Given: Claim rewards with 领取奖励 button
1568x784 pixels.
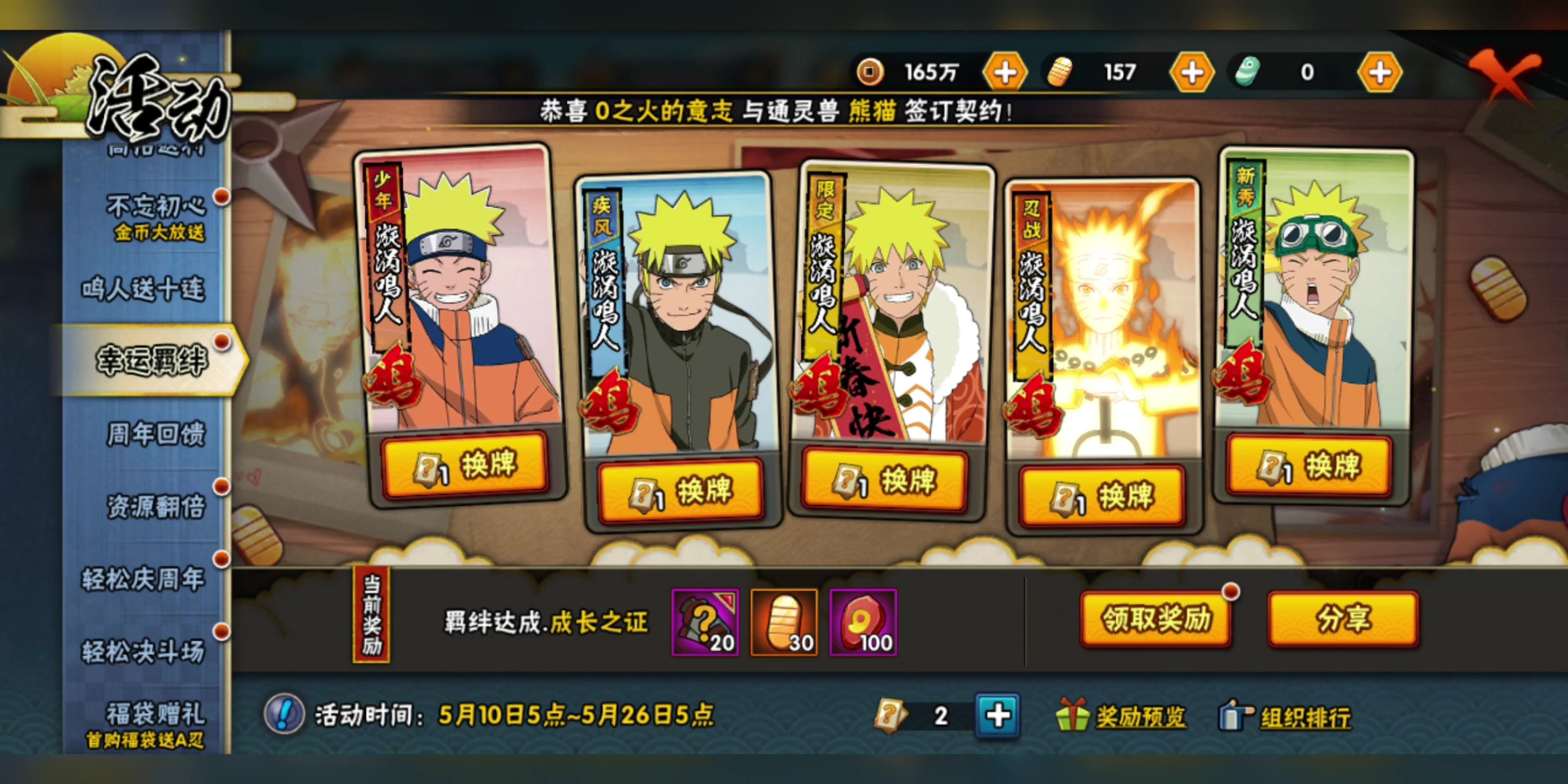Looking at the screenshot, I should click(1156, 619).
